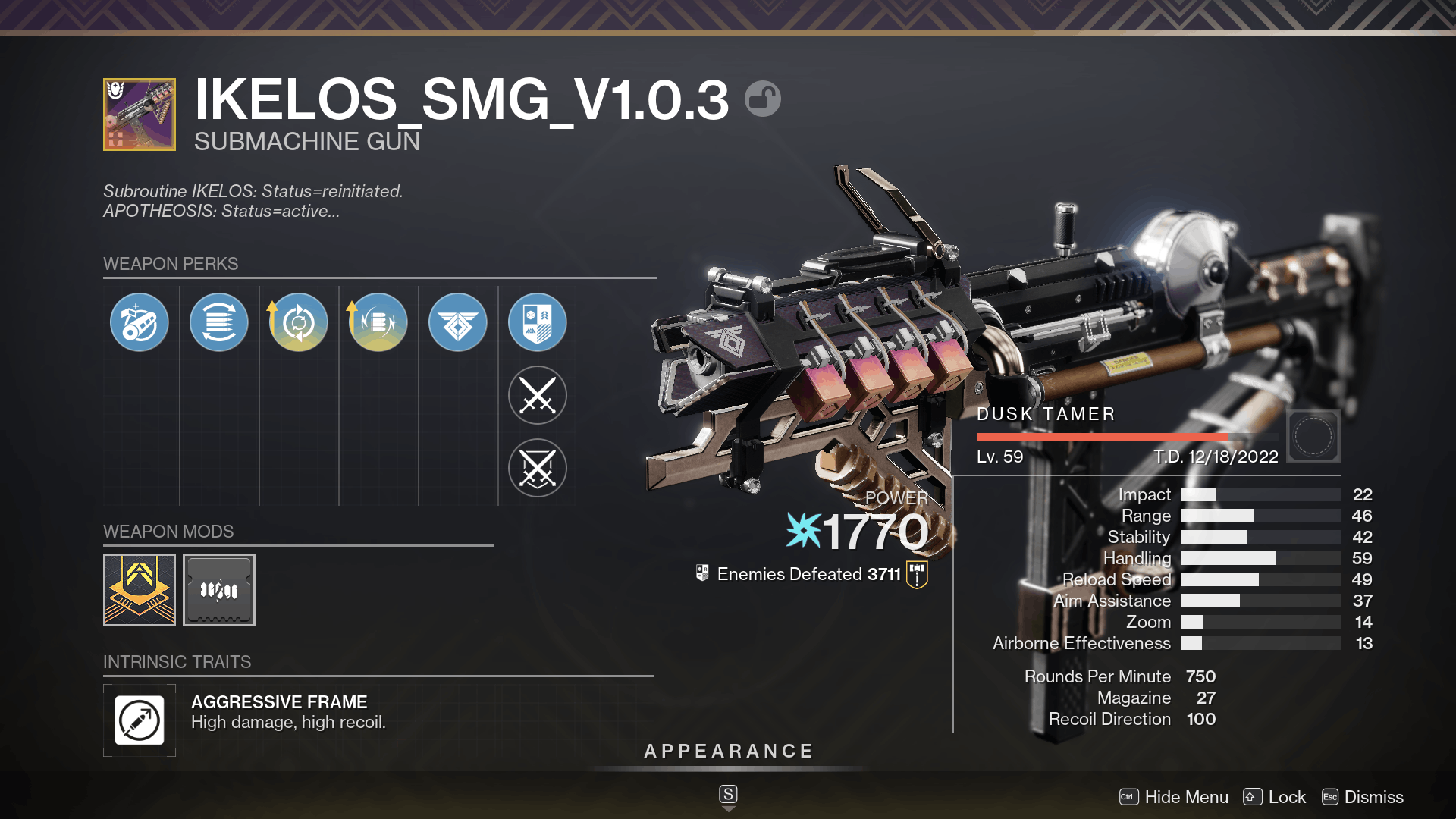Click the enhanced magazine trait perk icon
The image size is (1456, 819).
pyautogui.click(x=378, y=322)
